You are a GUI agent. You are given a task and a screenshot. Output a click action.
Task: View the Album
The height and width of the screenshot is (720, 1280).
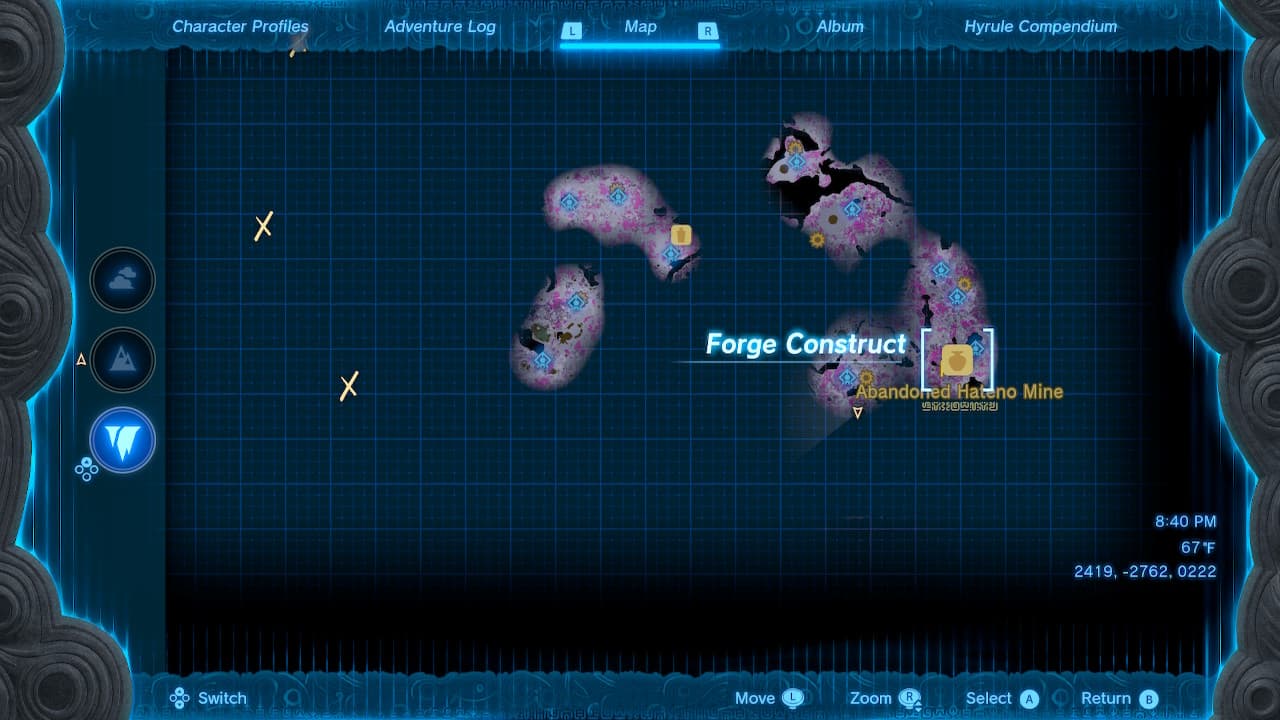[x=840, y=27]
